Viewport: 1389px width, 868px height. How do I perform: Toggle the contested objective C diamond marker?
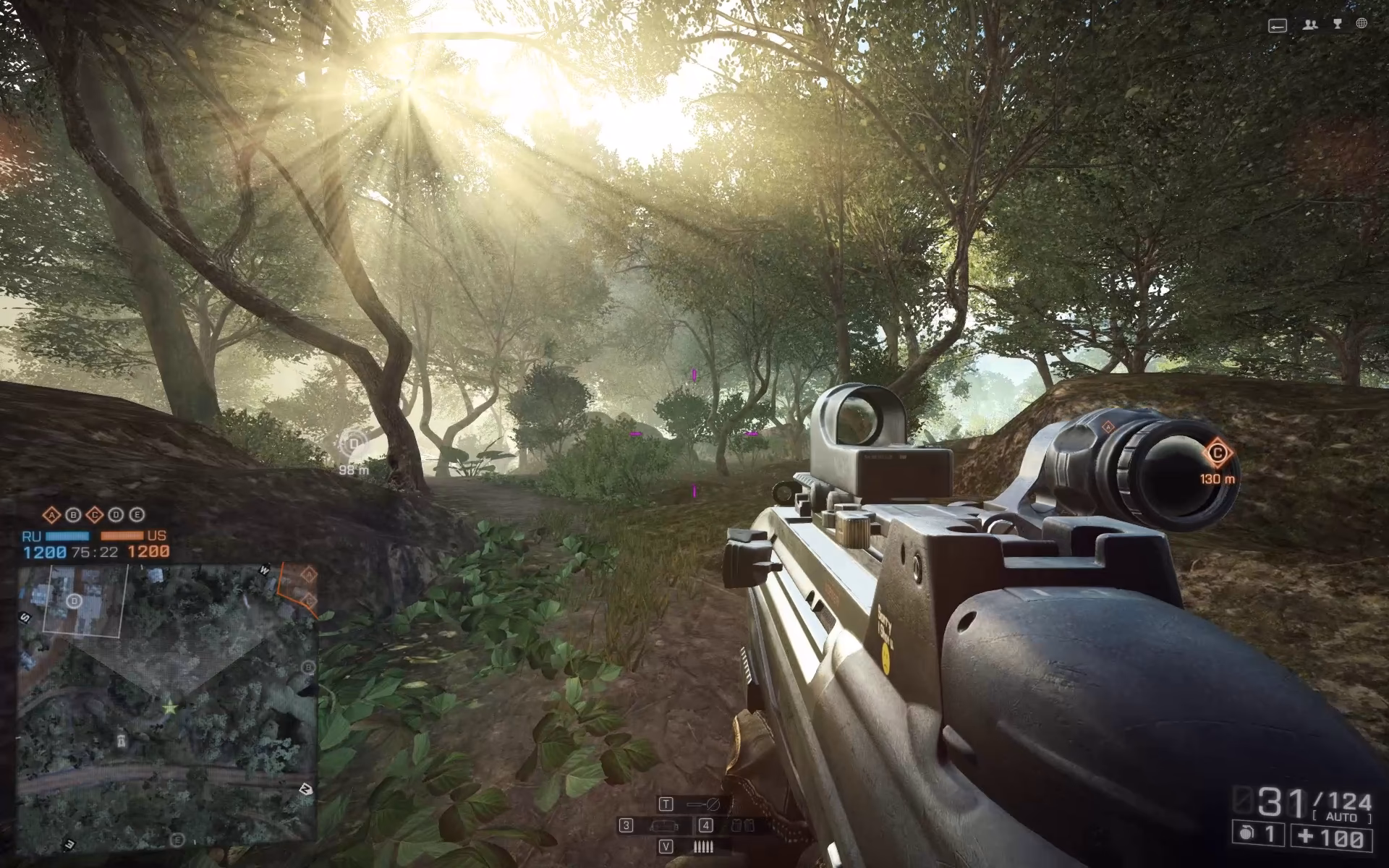coord(95,515)
